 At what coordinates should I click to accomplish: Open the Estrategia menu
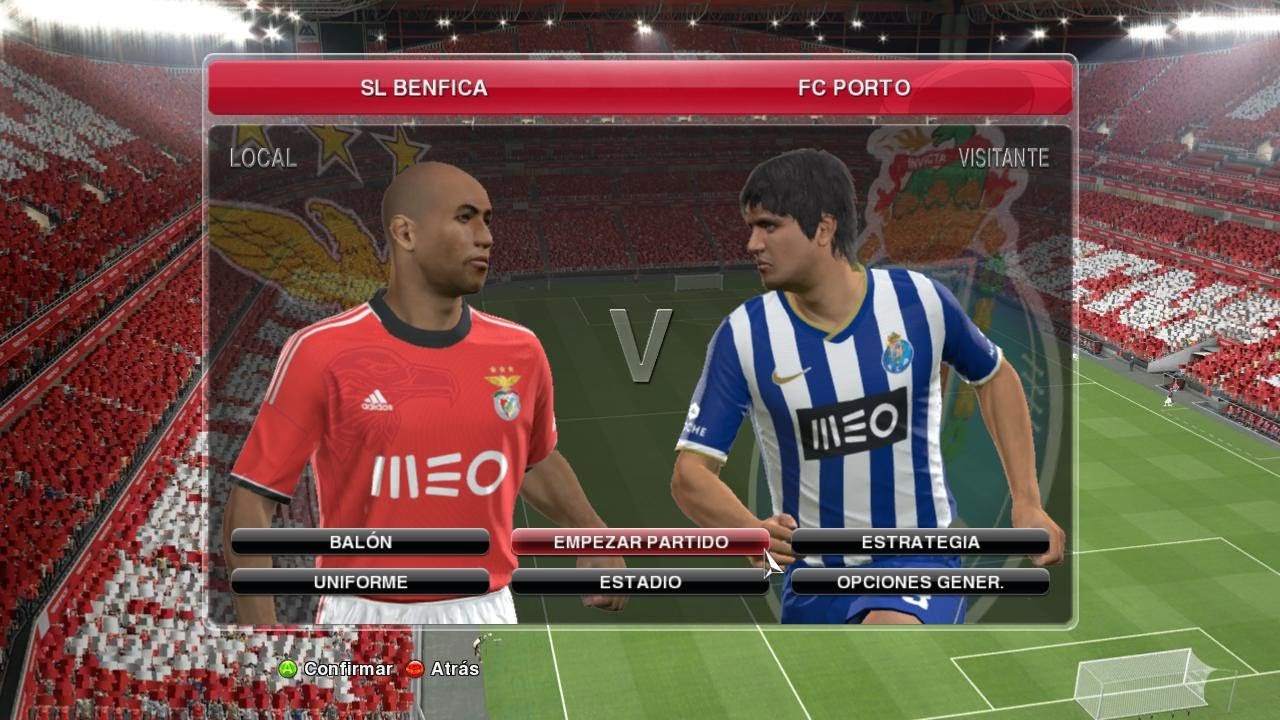[x=920, y=542]
